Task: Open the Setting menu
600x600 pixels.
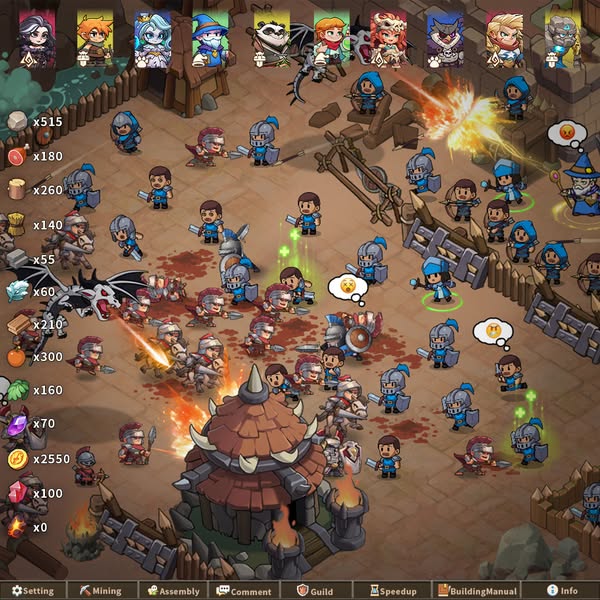Action: 33,591
